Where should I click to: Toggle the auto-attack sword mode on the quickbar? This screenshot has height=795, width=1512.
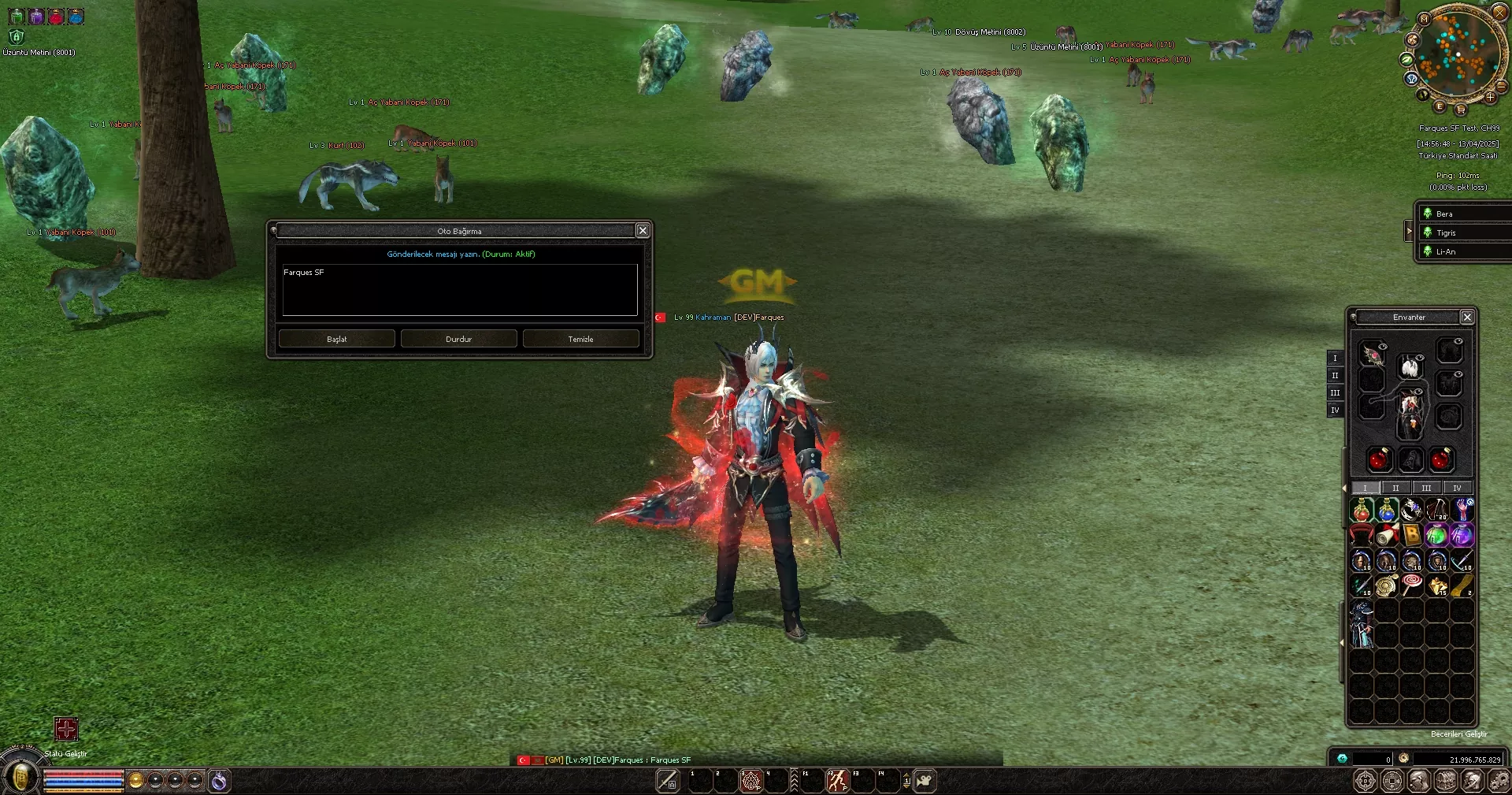point(668,780)
